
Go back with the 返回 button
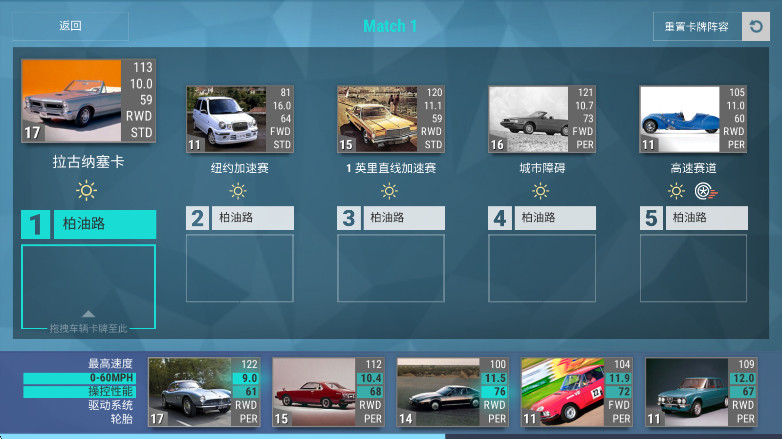[70, 26]
